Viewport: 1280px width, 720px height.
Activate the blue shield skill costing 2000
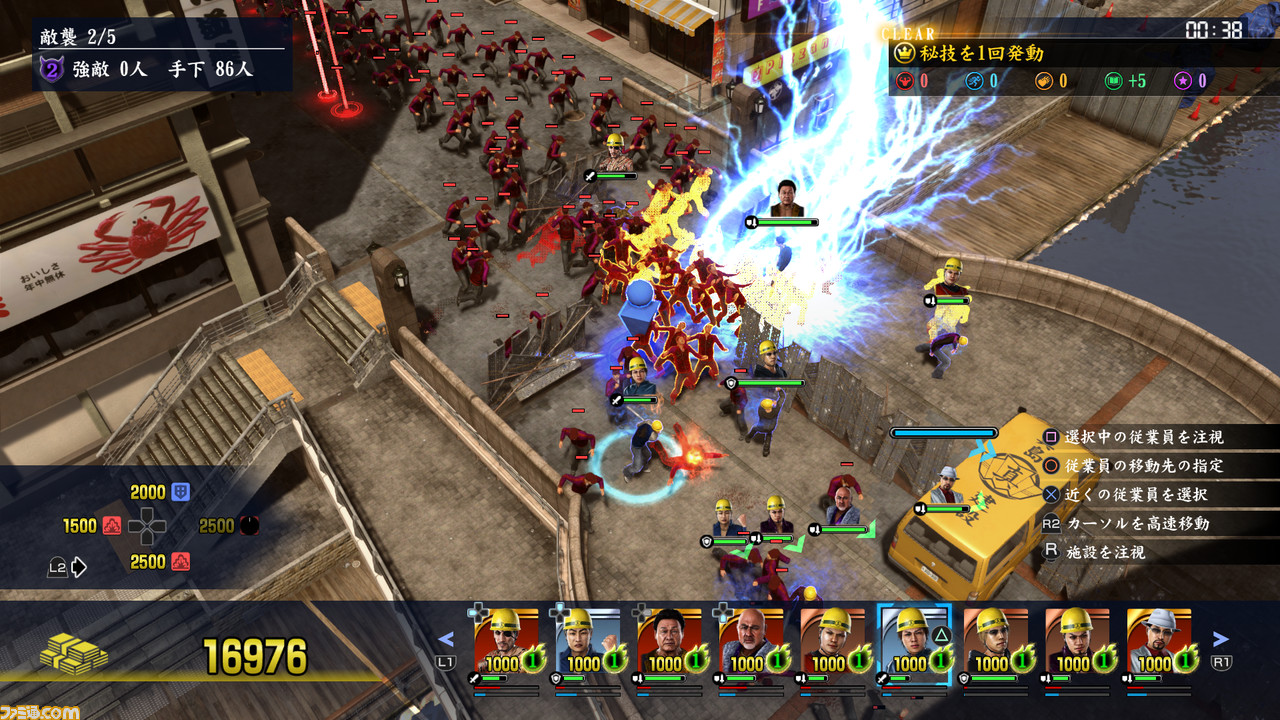click(x=181, y=492)
